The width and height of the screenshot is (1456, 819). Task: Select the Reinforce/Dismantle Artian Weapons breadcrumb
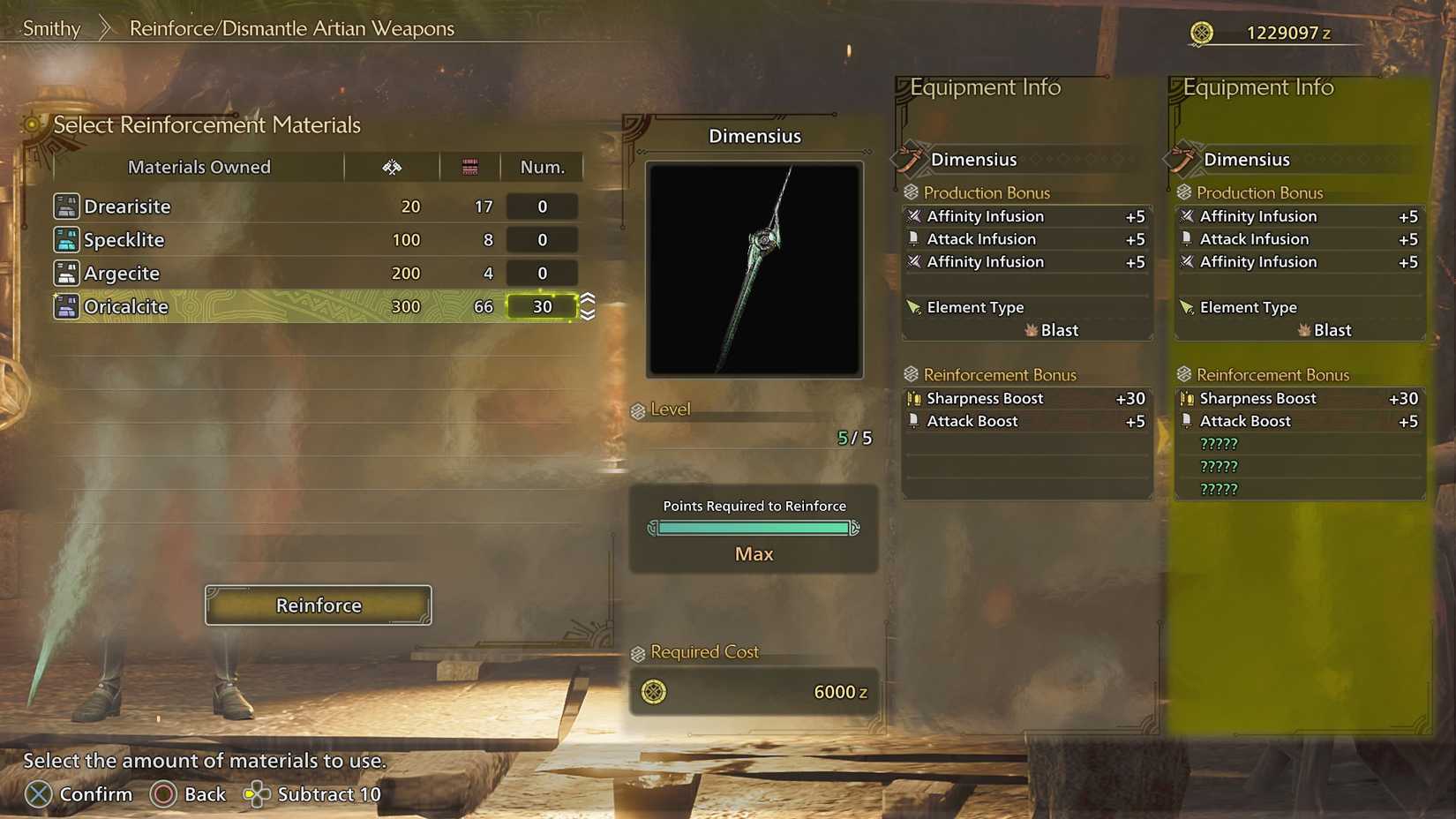(291, 28)
